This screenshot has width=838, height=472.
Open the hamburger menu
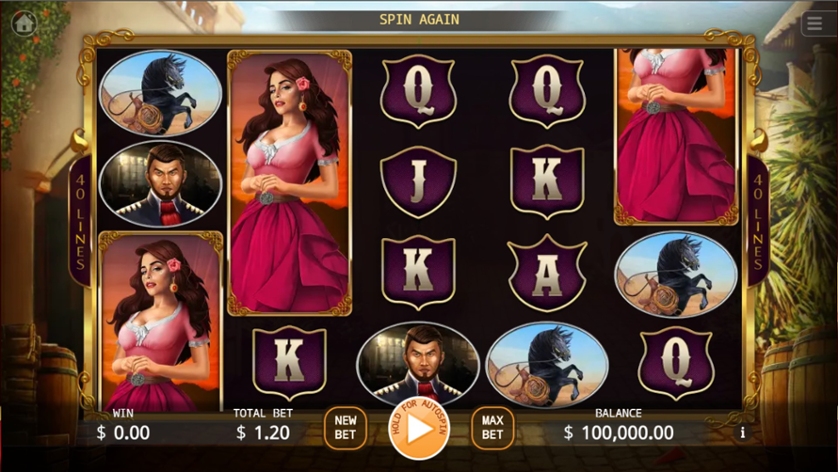(x=814, y=24)
